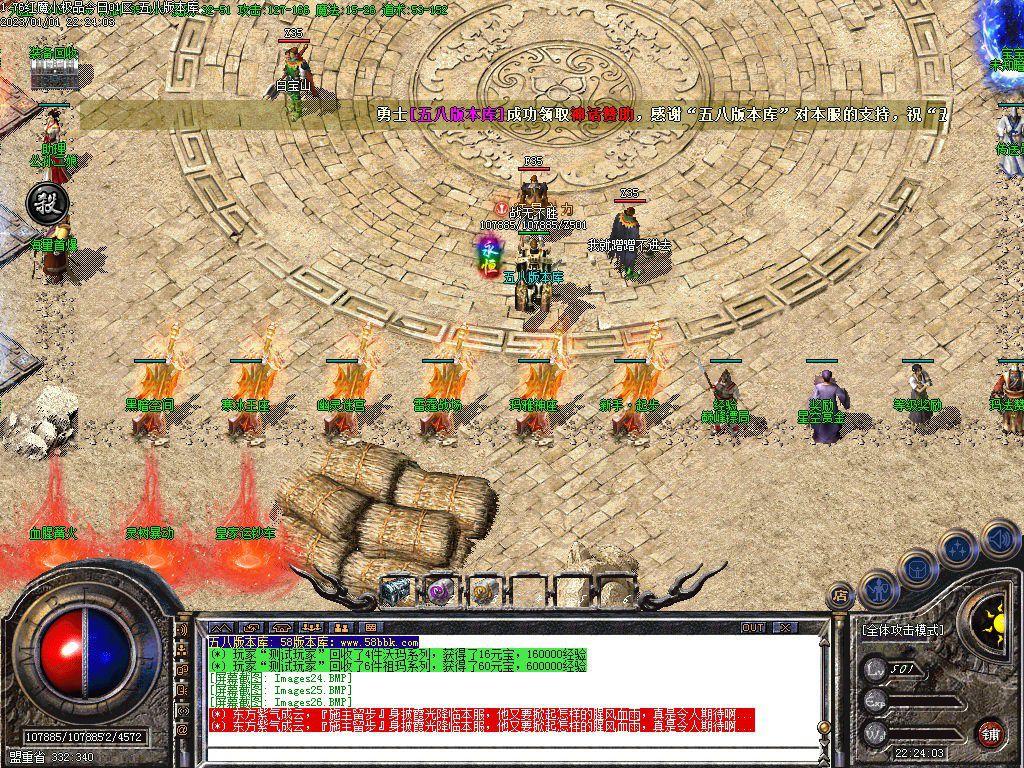Image resolution: width=1024 pixels, height=768 pixels.
Task: Select the treasure chest item in the belt
Action: (x=396, y=590)
